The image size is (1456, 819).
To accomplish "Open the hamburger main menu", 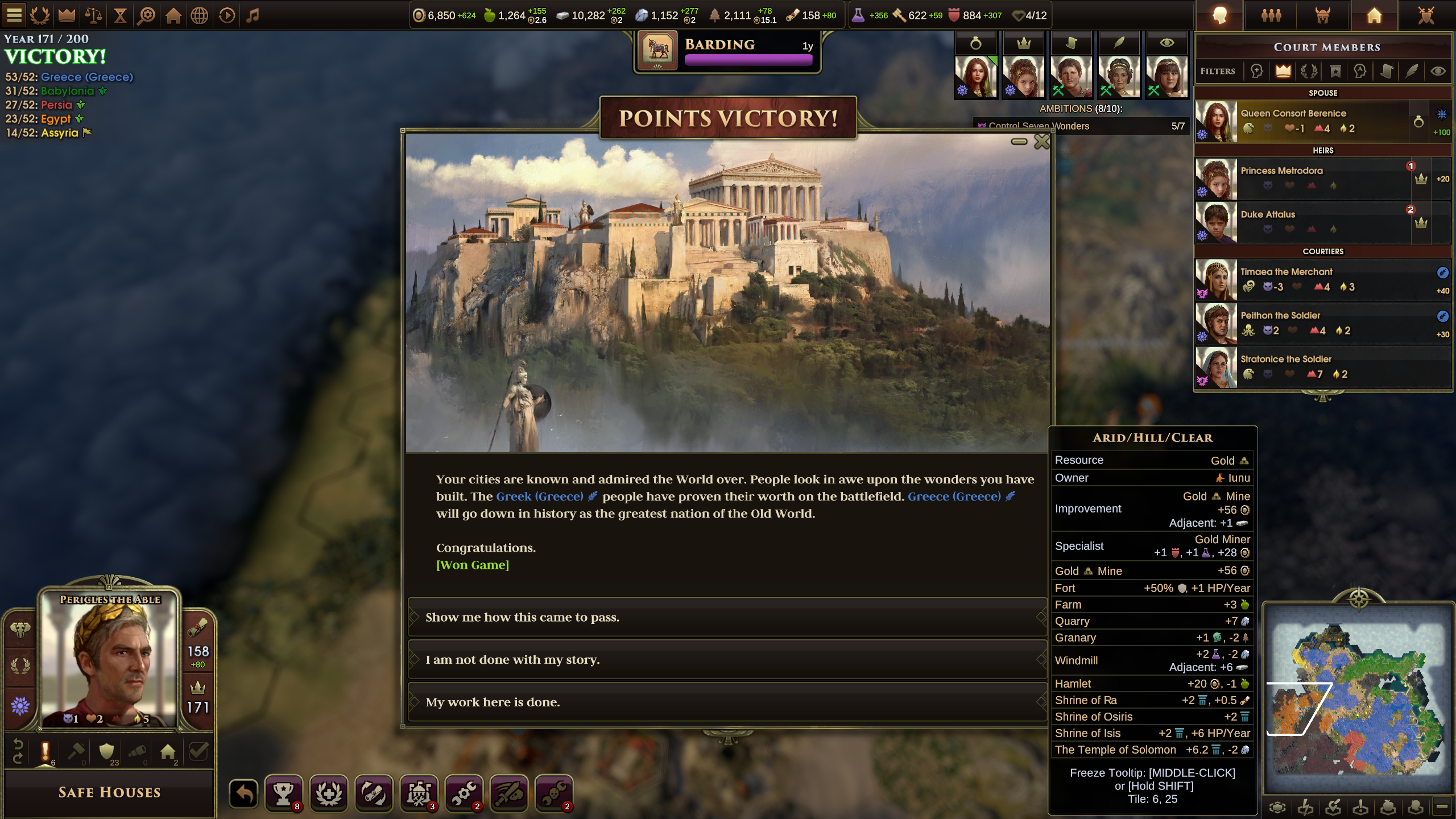I will [x=14, y=15].
